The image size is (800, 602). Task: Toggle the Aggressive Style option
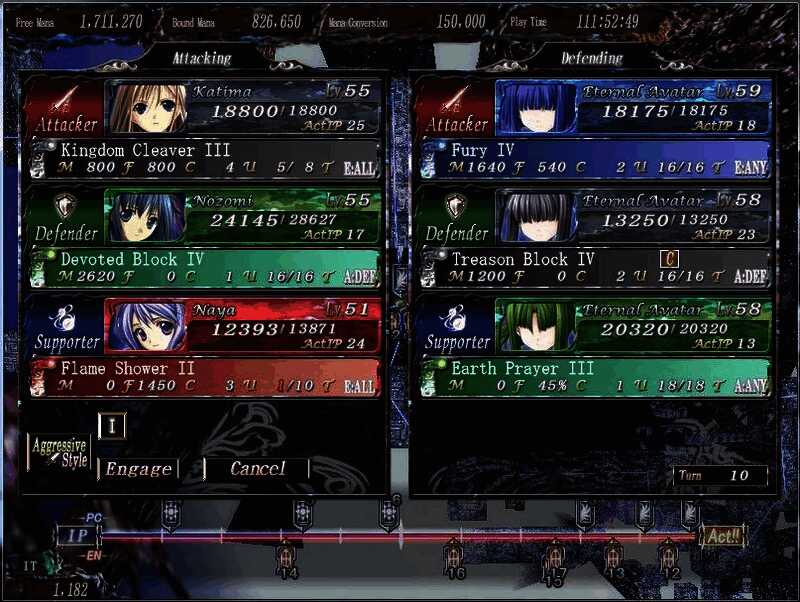[x=59, y=453]
